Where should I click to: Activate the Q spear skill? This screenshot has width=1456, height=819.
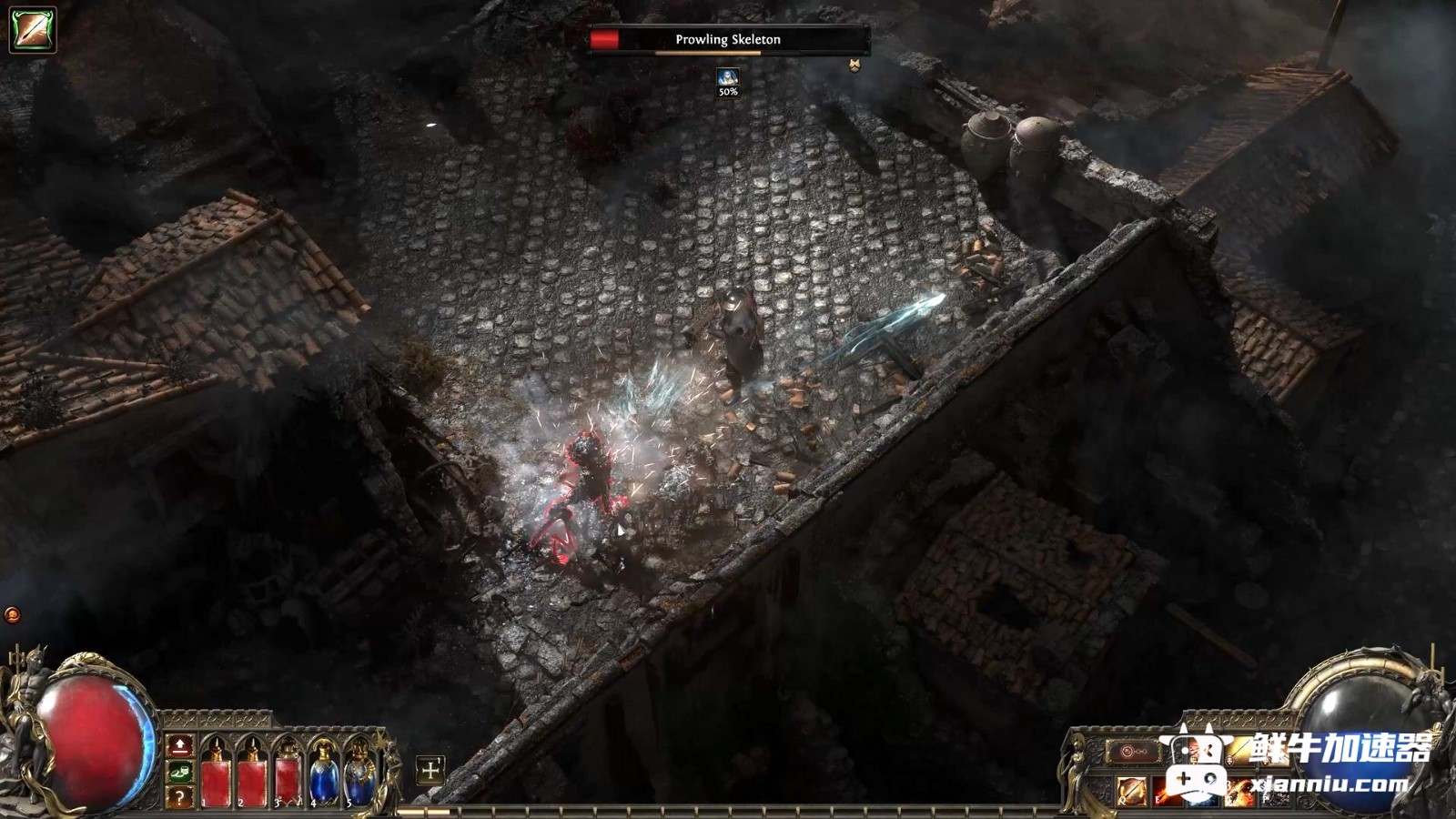tap(1133, 792)
